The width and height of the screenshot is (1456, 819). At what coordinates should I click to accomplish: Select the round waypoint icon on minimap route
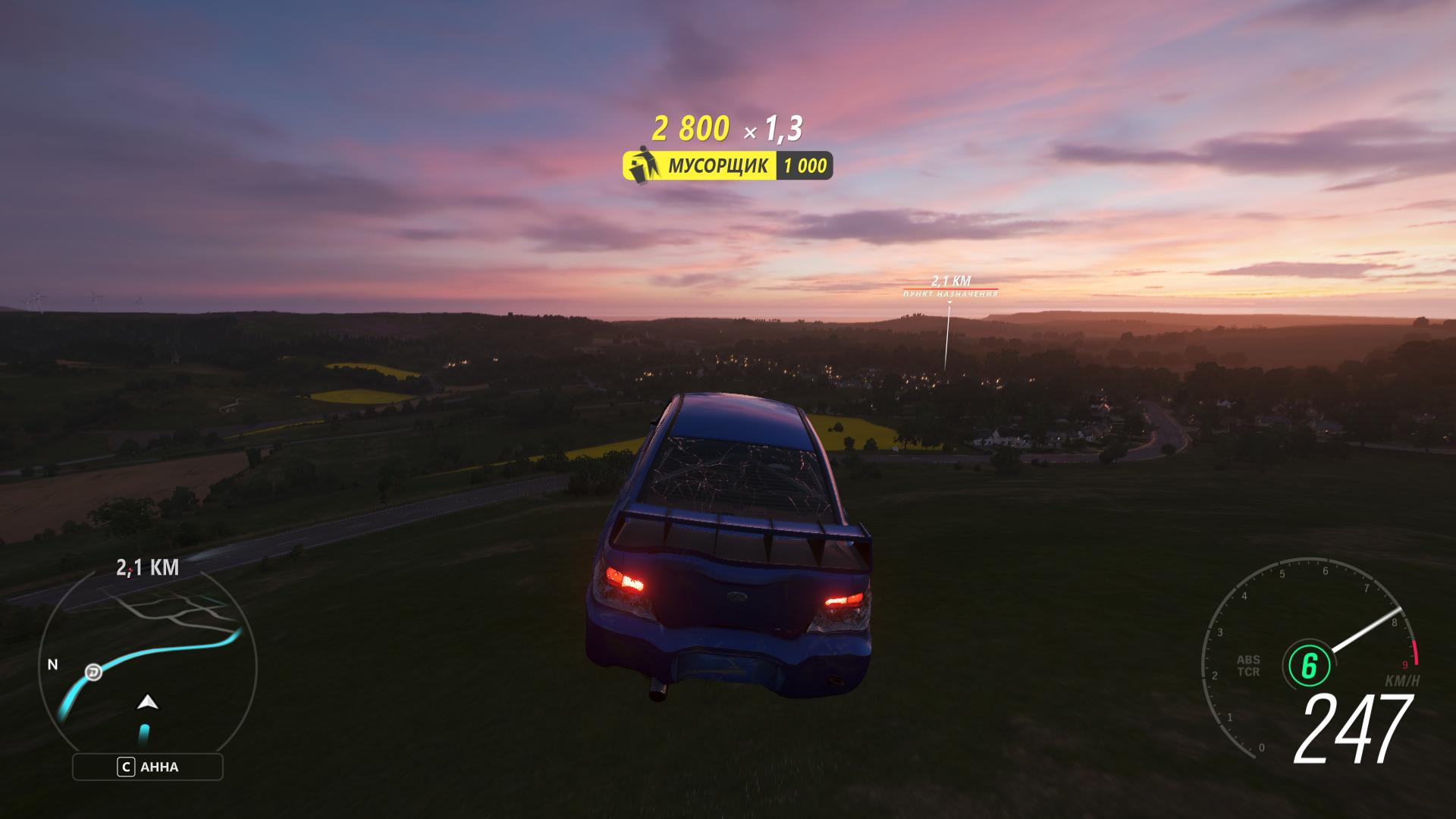[x=93, y=671]
